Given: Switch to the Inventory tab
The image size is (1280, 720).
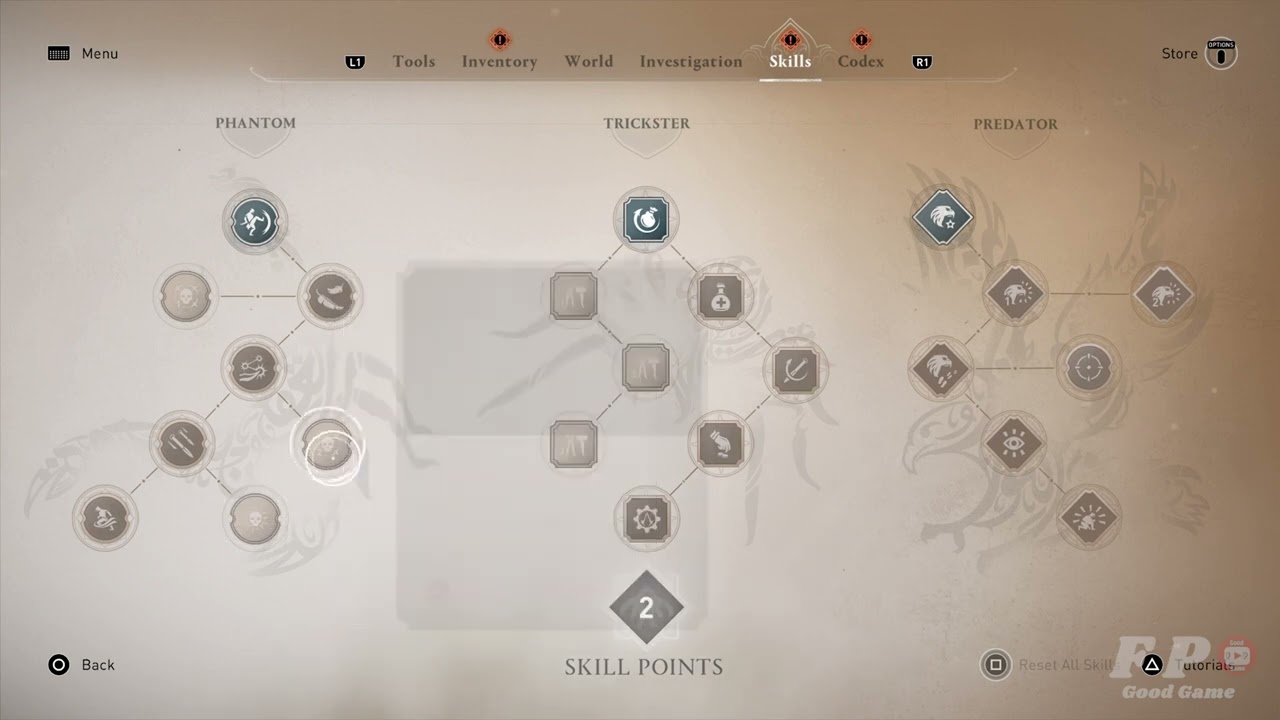Looking at the screenshot, I should 499,61.
